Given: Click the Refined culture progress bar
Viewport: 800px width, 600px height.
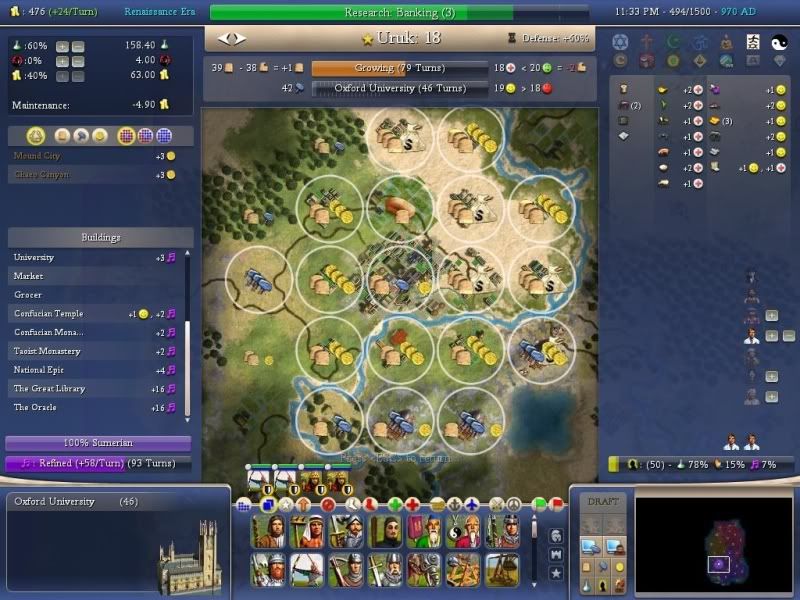Looking at the screenshot, I should (98, 463).
